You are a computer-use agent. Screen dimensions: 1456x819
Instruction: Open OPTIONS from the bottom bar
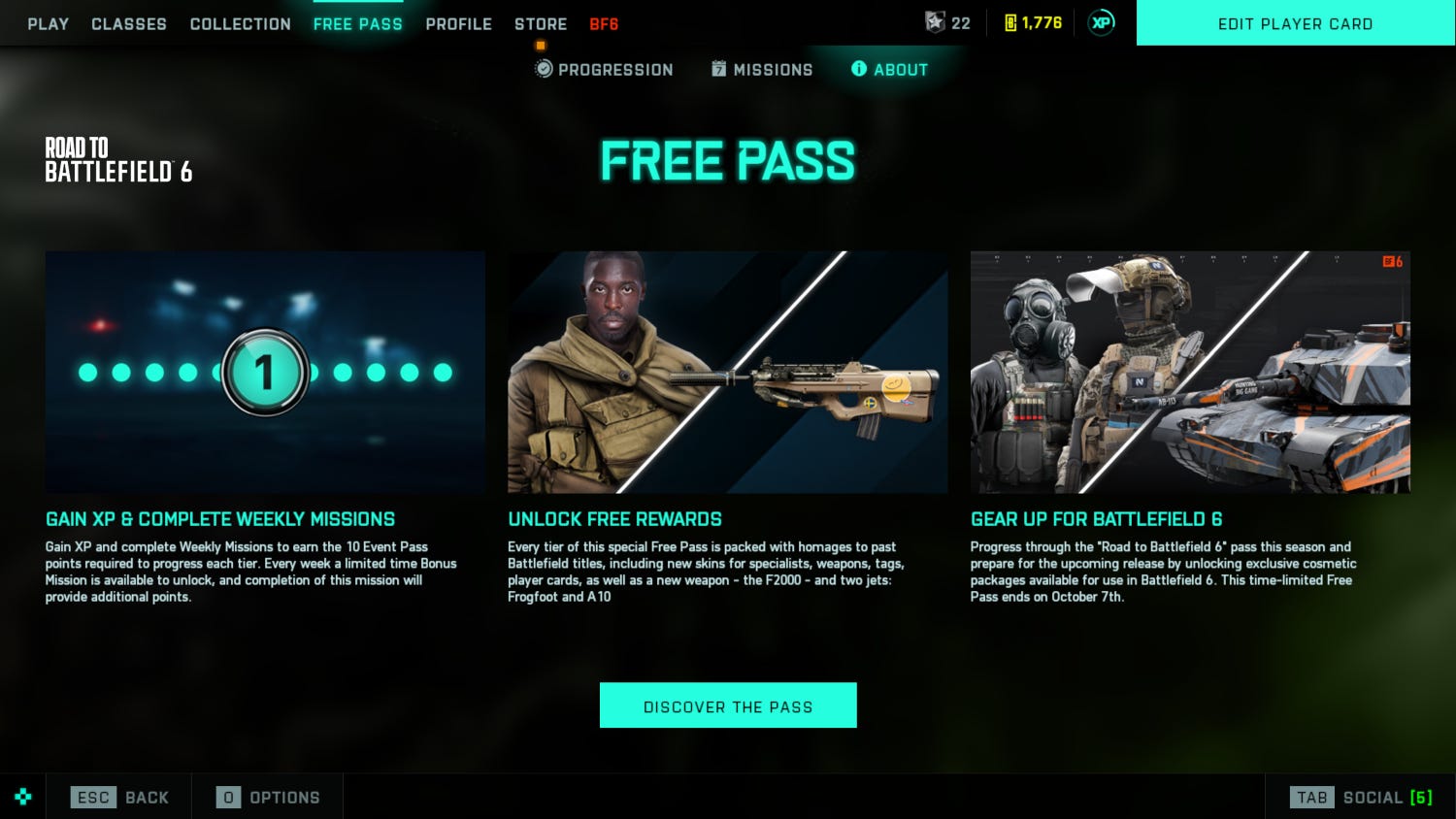(267, 796)
